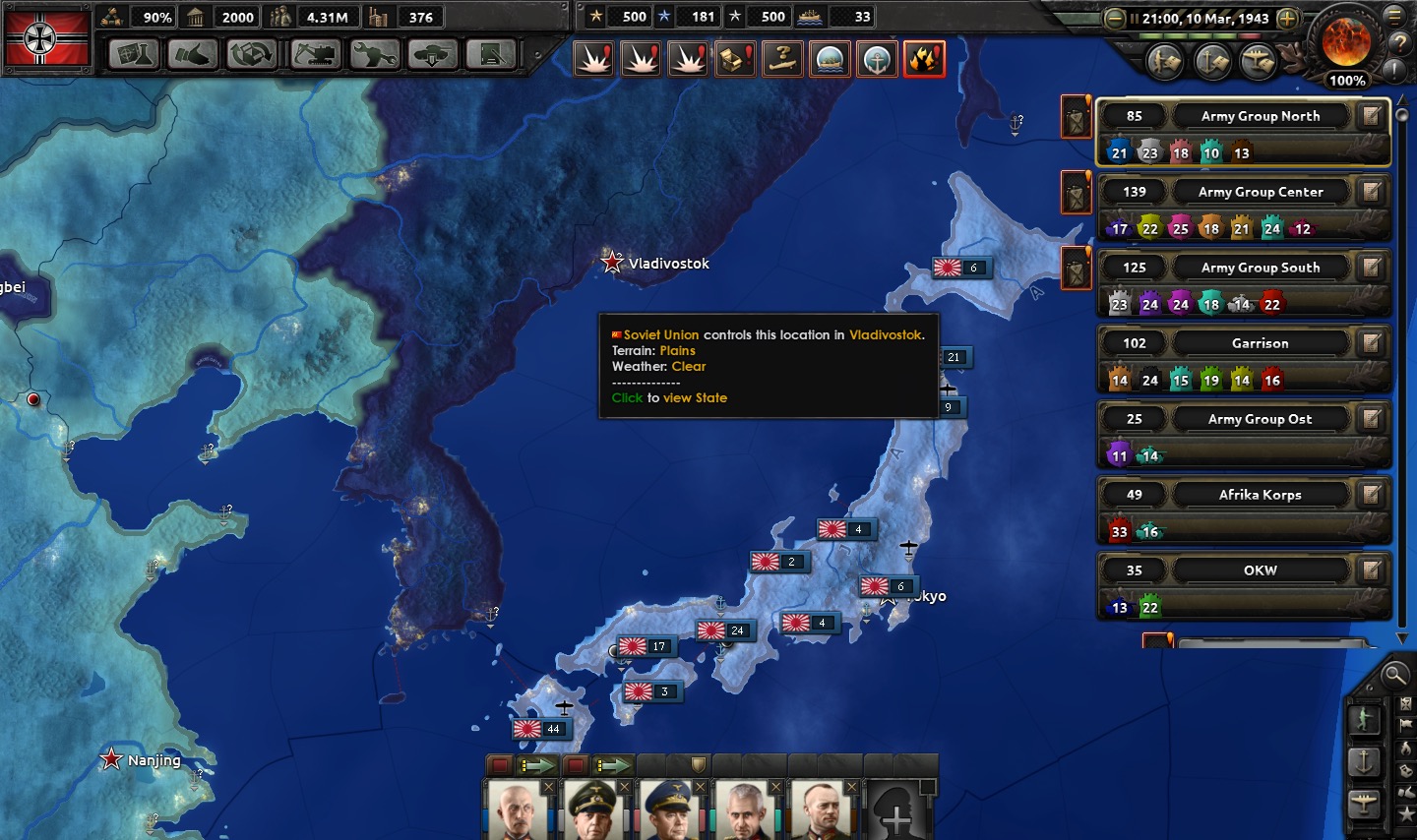Viewport: 1417px width, 840px height.
Task: Select the Afrika Korps army group
Action: (x=1260, y=495)
